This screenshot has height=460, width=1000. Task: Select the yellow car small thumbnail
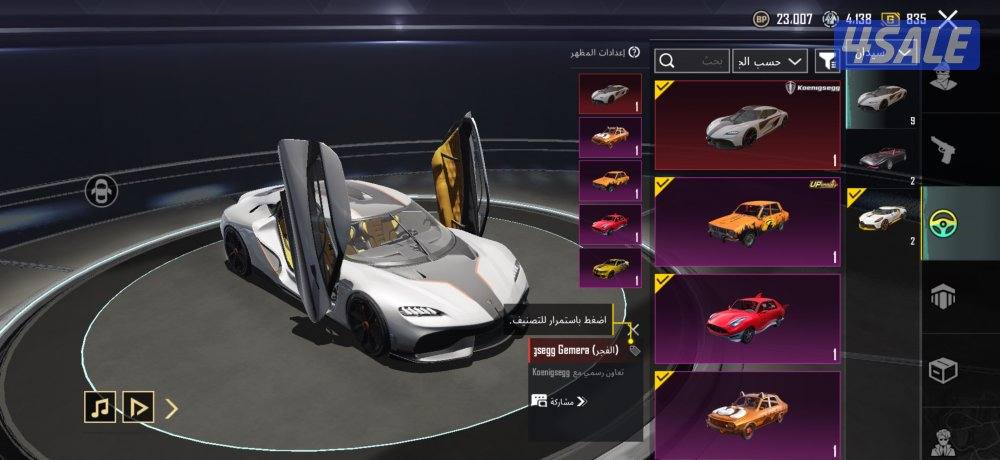pyautogui.click(x=610, y=269)
